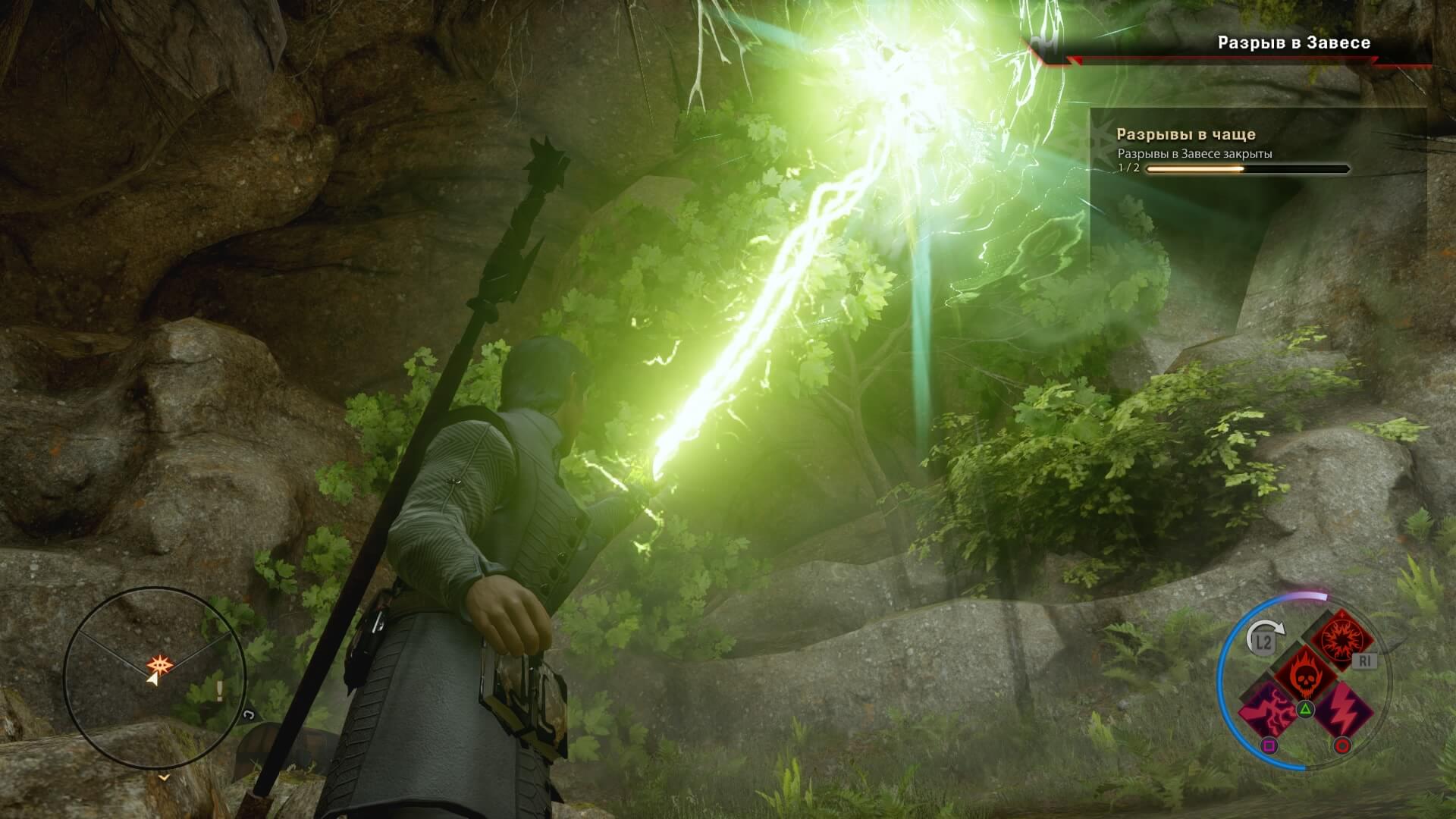
Task: Click the objective text Разрывы в Завесе закрыты
Action: pos(1197,152)
